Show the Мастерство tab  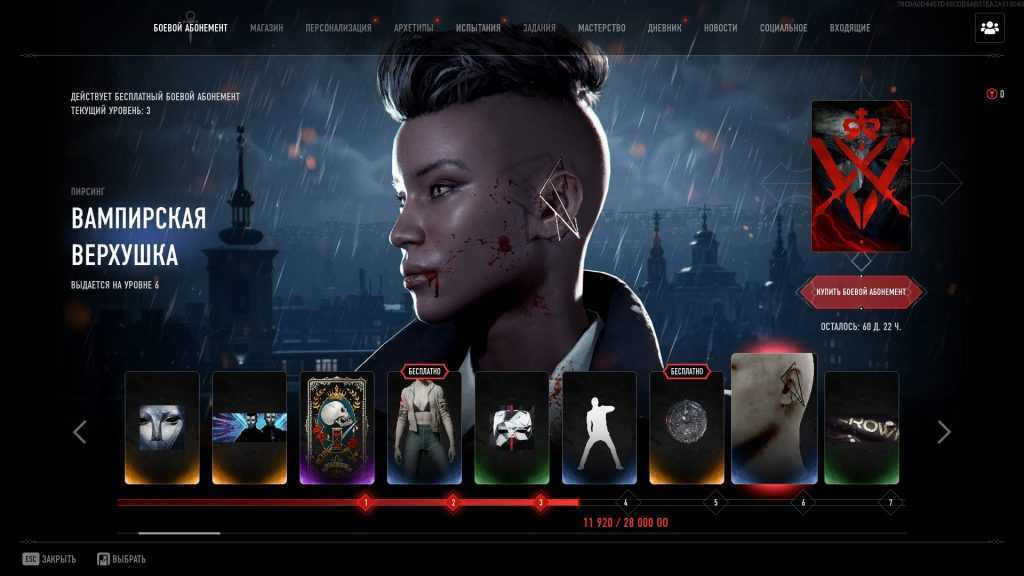point(602,28)
